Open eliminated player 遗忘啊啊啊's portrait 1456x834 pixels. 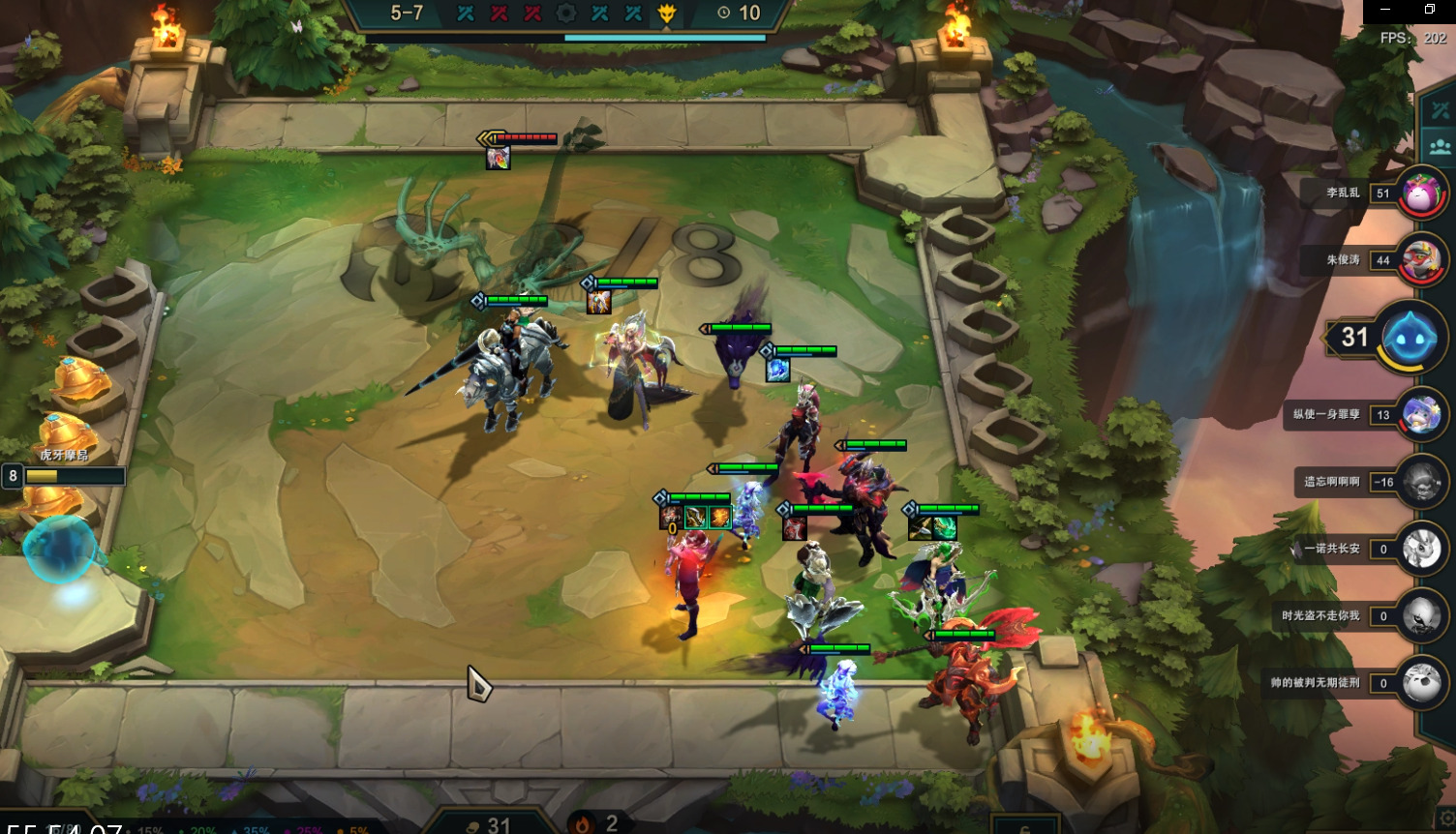coord(1422,482)
